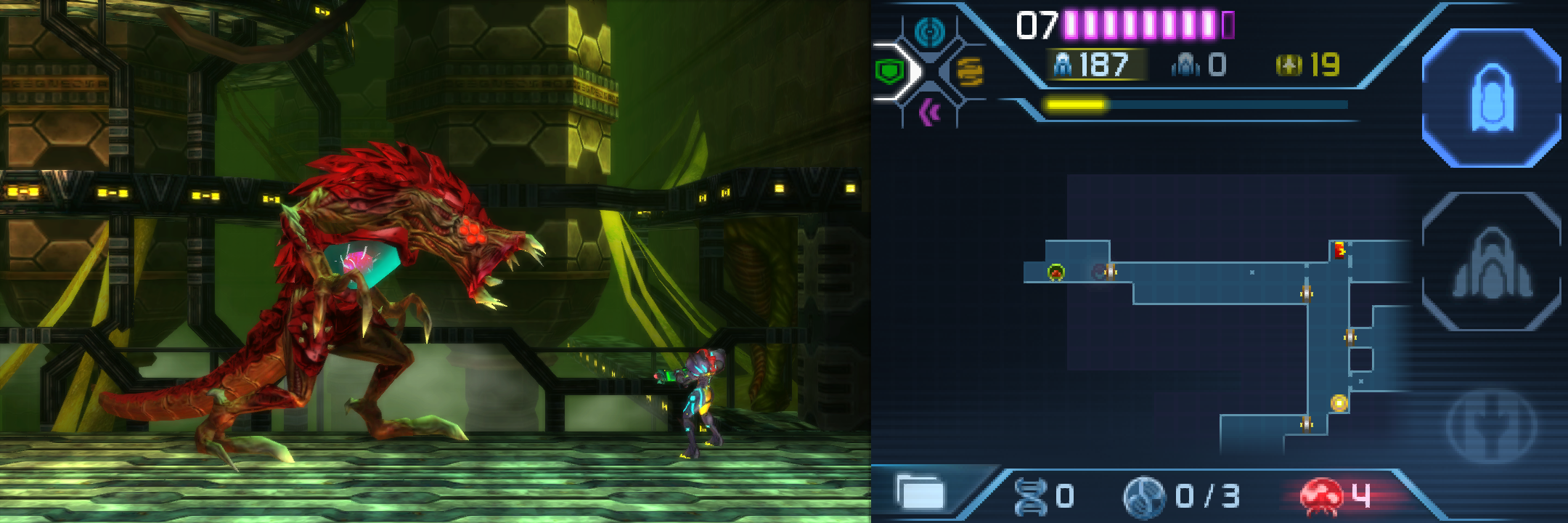Select the Beam Burst aeion ability
Screen dimensions: 1568x523
[971, 73]
